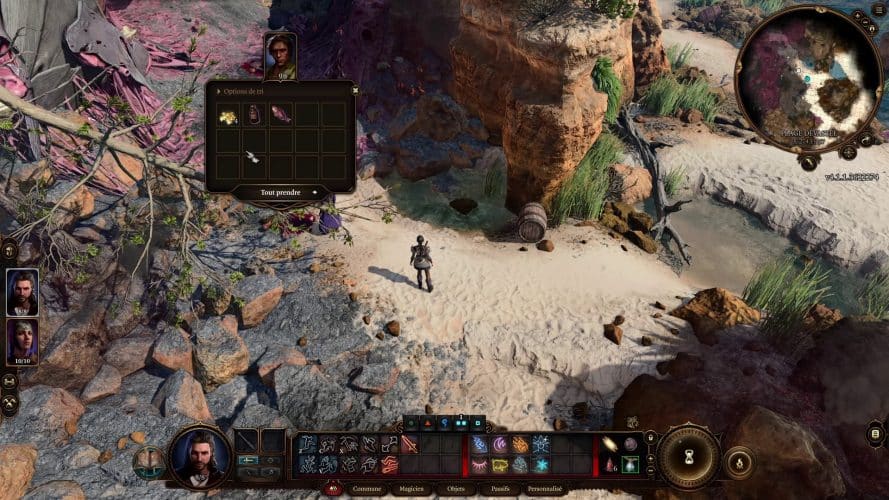
Task: Take the small silver item from loot
Action: 254,156
